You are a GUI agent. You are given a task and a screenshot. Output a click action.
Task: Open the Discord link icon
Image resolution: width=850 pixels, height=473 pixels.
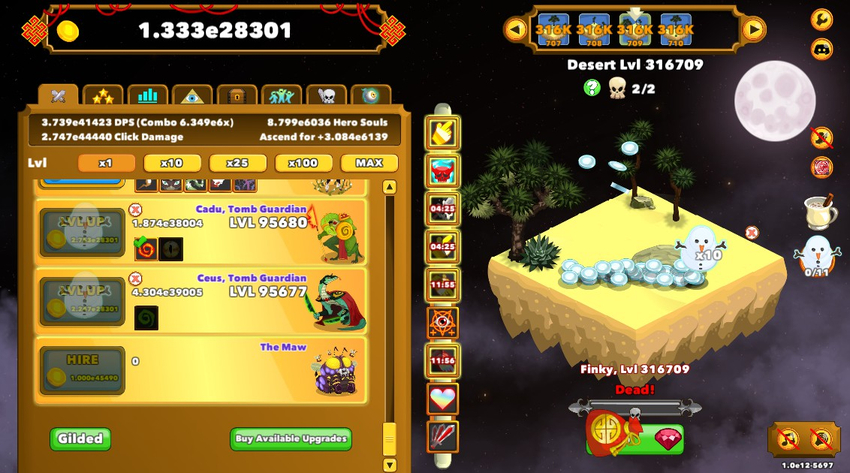tap(821, 48)
